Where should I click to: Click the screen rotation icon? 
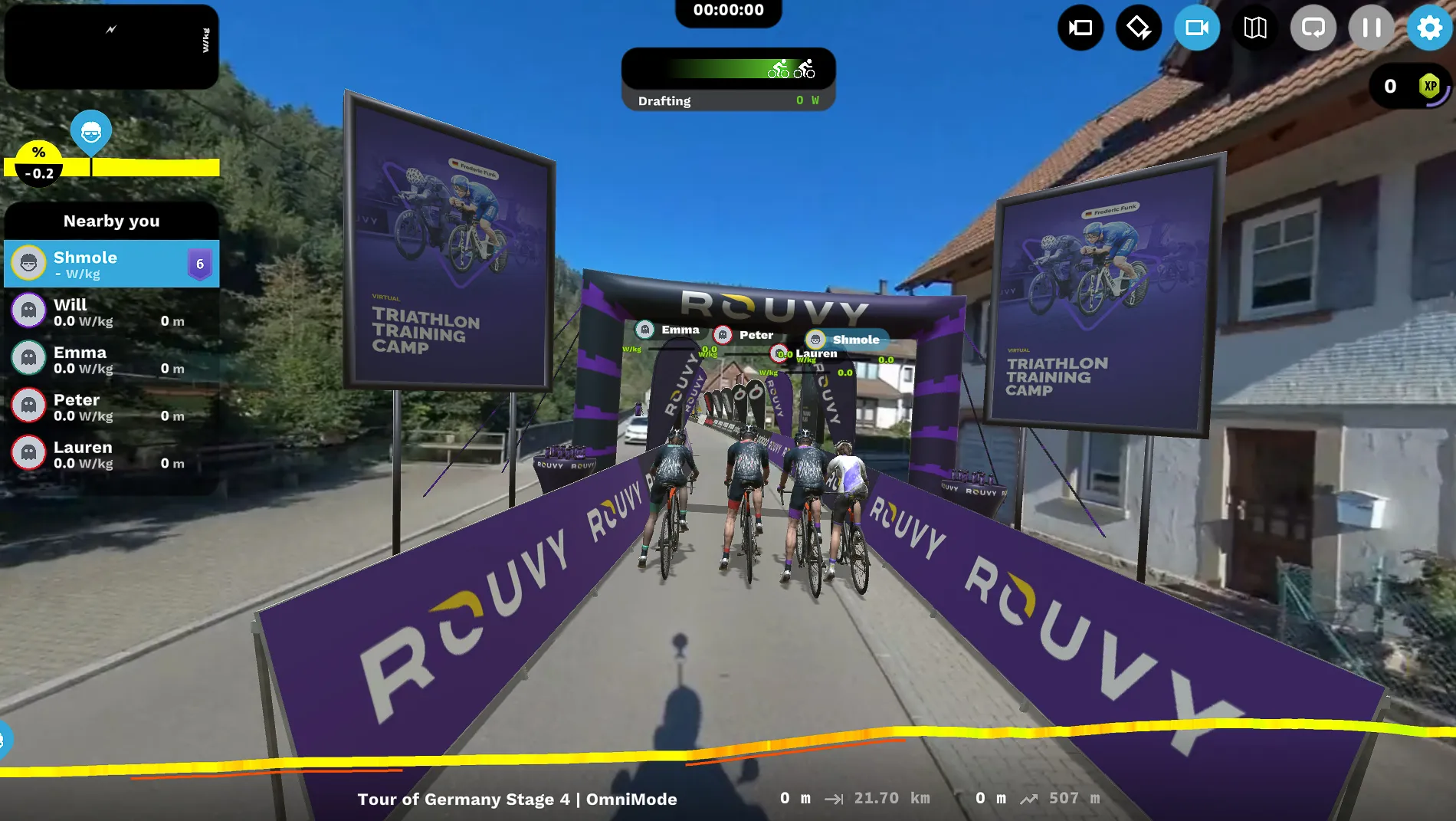coord(1139,28)
